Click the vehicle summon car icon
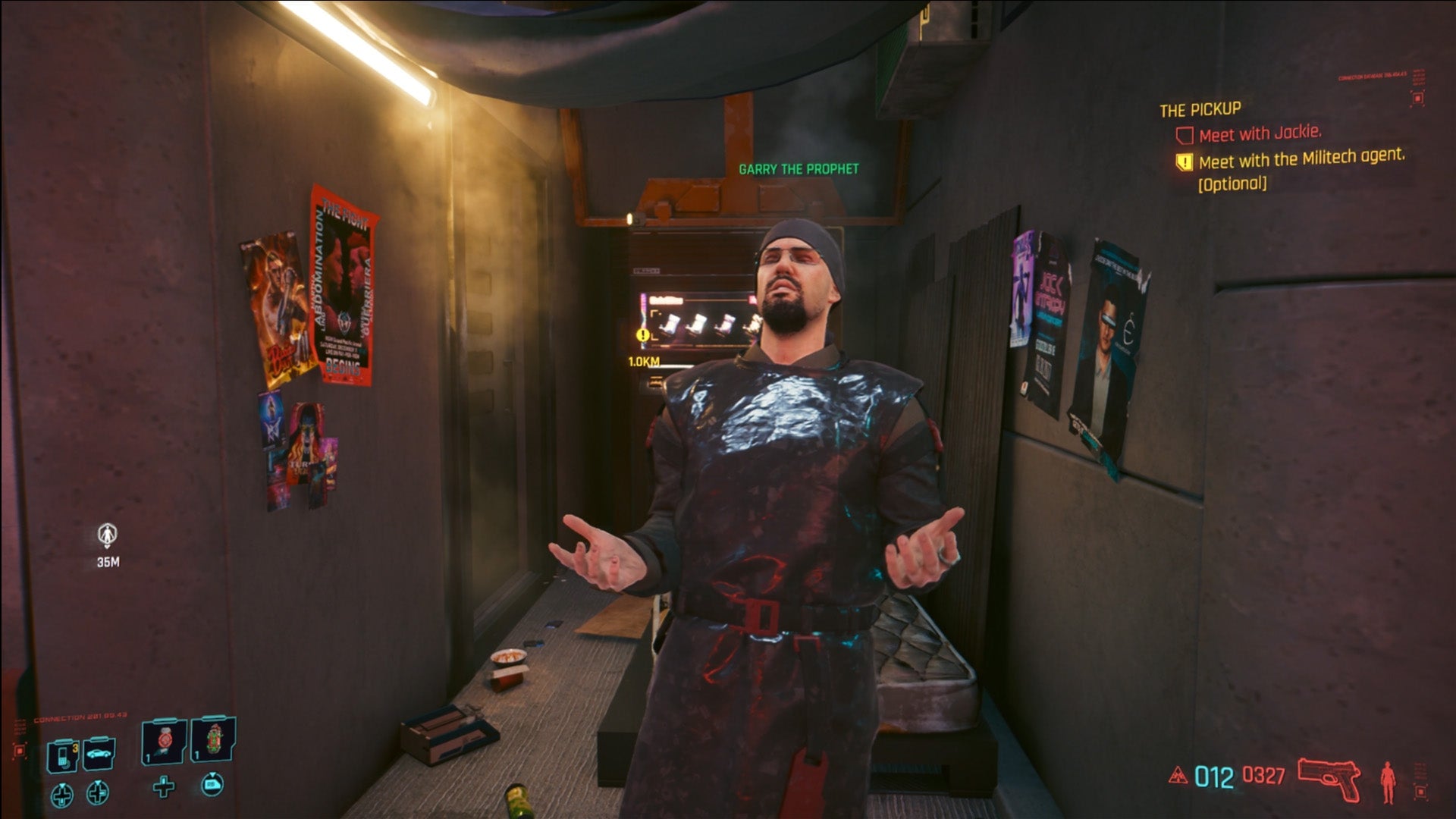The image size is (1456, 819). [x=99, y=754]
